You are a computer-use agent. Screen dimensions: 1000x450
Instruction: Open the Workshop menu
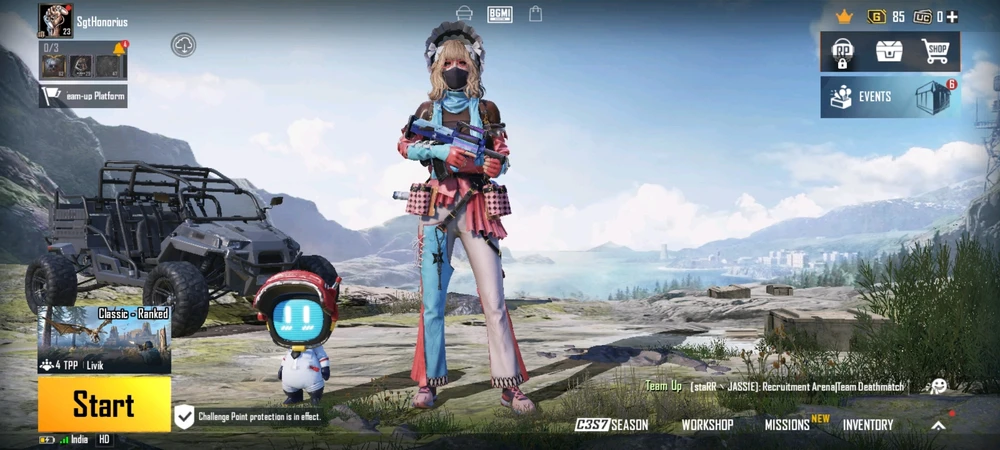(707, 425)
